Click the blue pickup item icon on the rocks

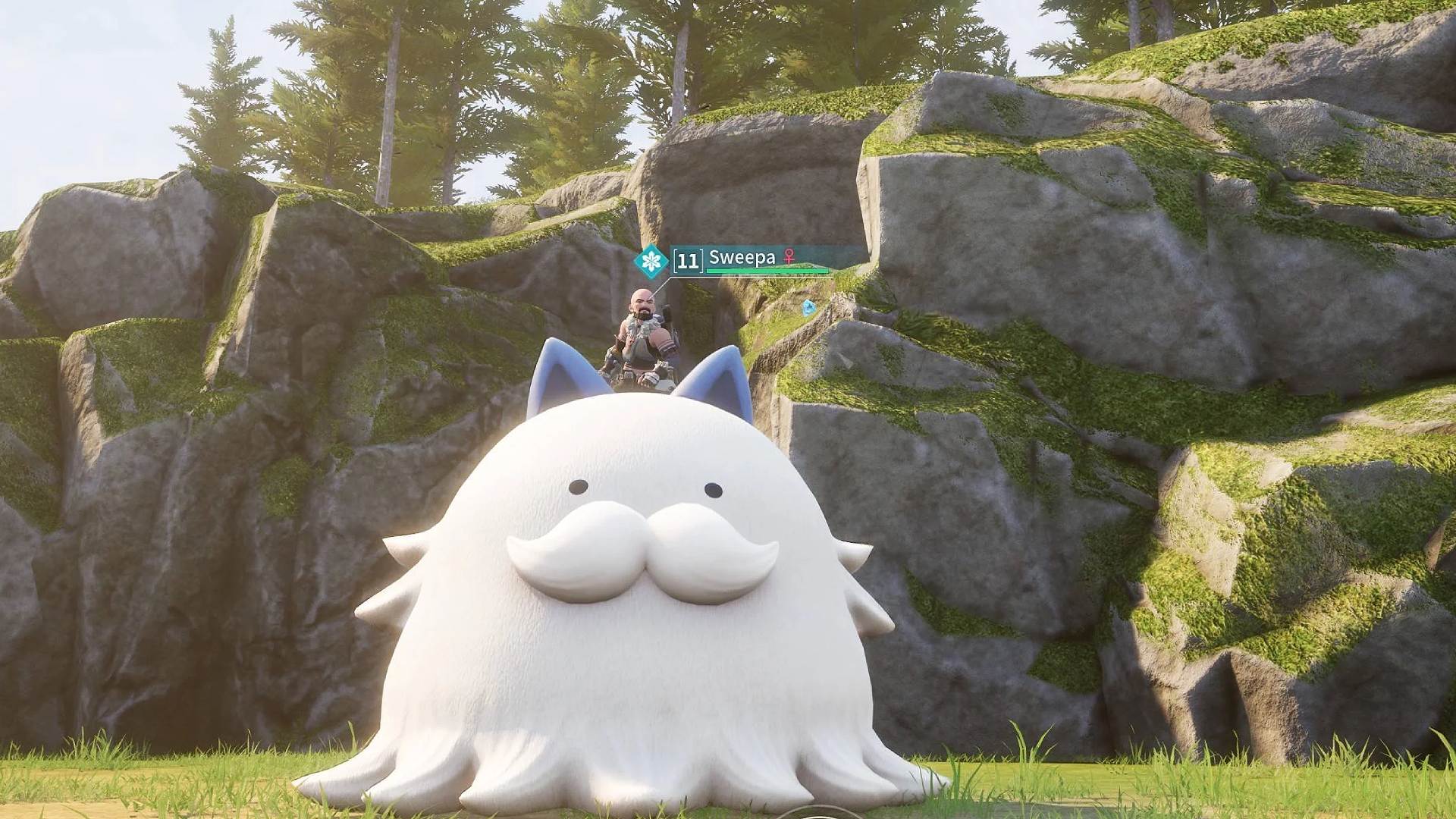[808, 309]
